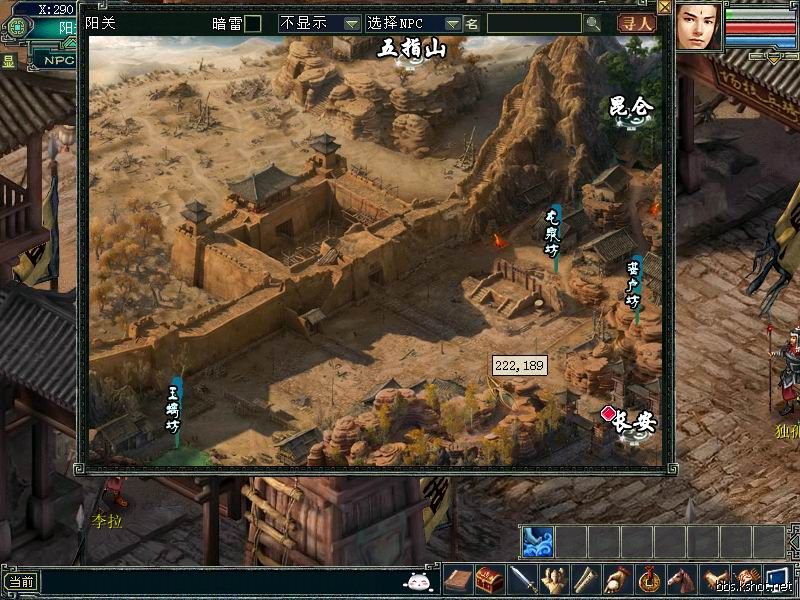Image resolution: width=800 pixels, height=600 pixels.
Task: Activate the blue wave skill slot
Action: [536, 541]
